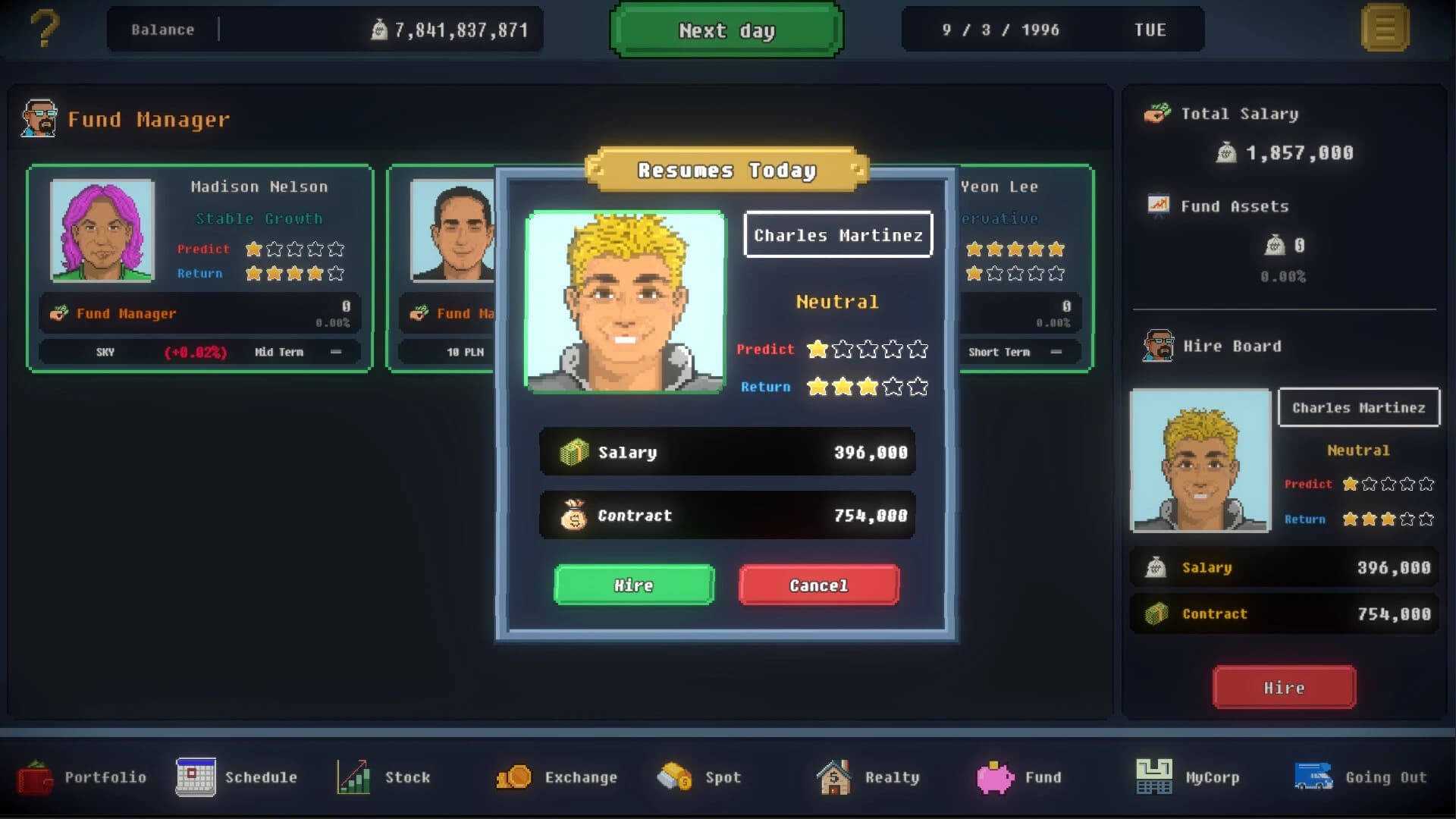Screen dimensions: 1456x819
Task: Select the Exchange coin icon
Action: [x=515, y=777]
